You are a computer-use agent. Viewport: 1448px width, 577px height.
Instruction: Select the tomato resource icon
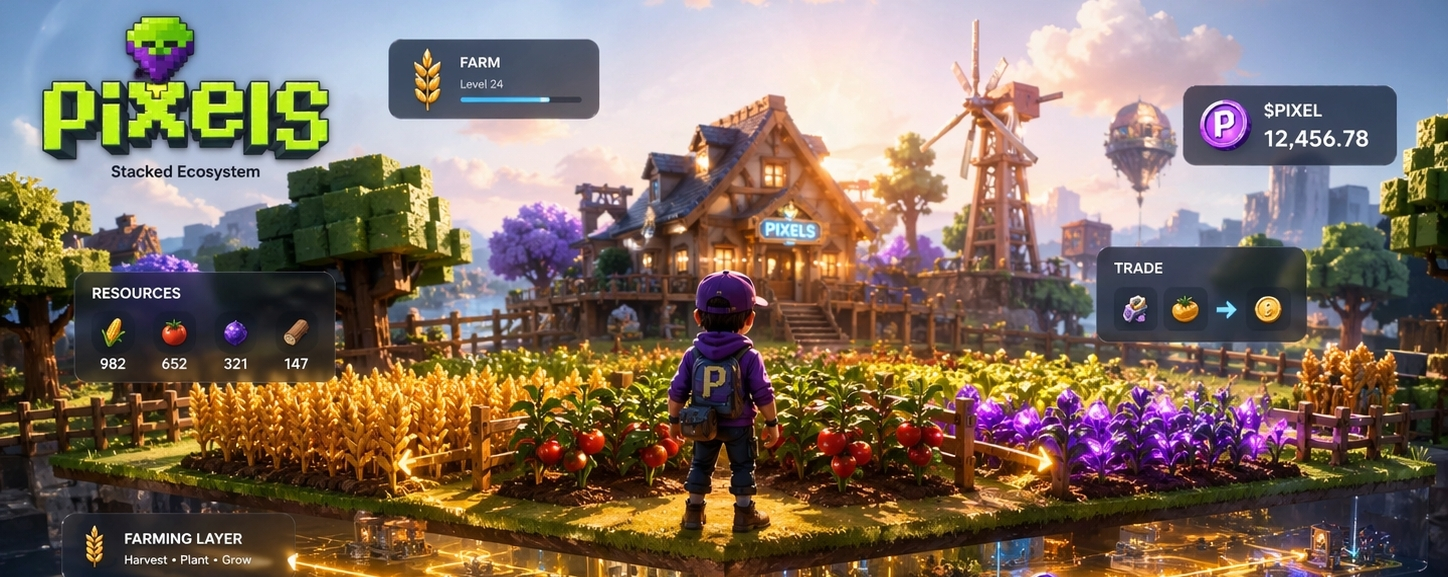(x=174, y=332)
